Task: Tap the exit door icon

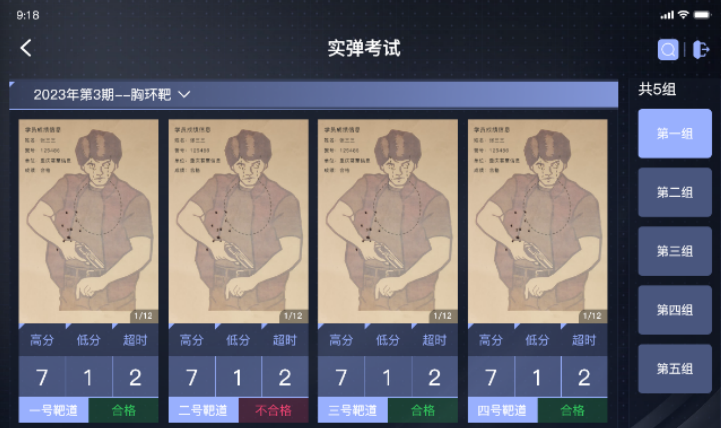Action: tap(700, 49)
